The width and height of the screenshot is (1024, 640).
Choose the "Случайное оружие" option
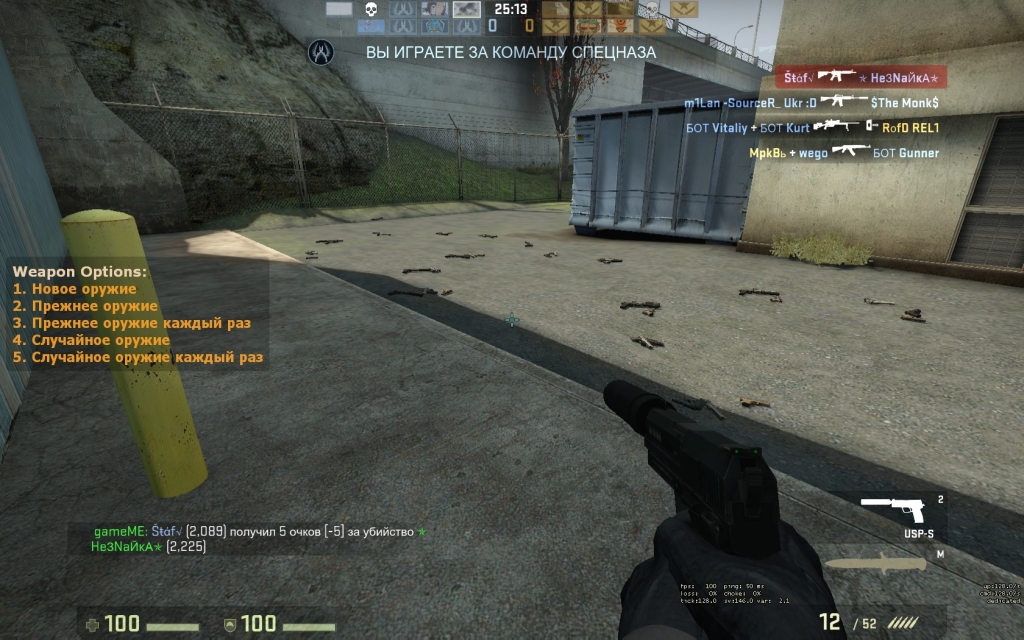tap(100, 340)
